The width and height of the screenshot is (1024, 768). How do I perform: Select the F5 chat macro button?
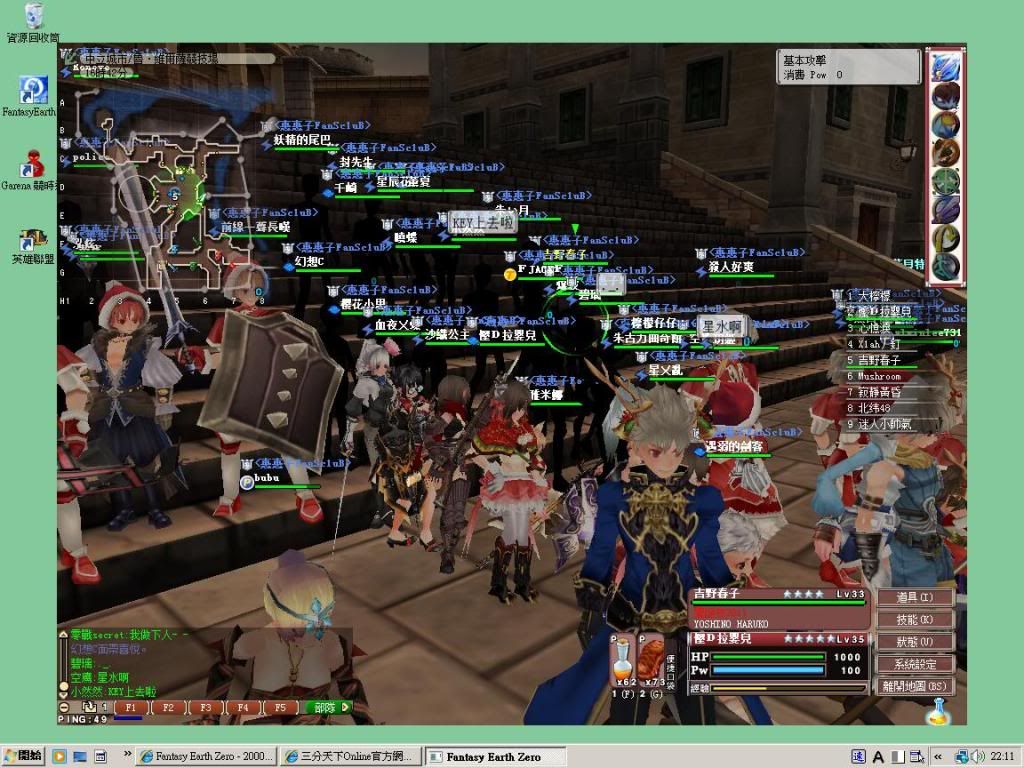point(280,707)
